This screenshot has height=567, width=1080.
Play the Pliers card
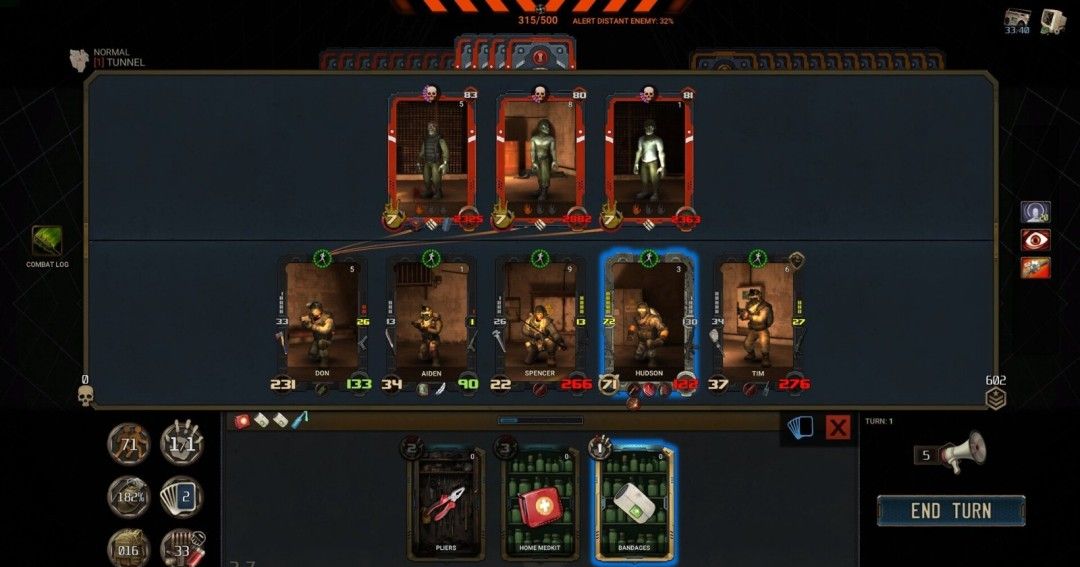[x=445, y=502]
